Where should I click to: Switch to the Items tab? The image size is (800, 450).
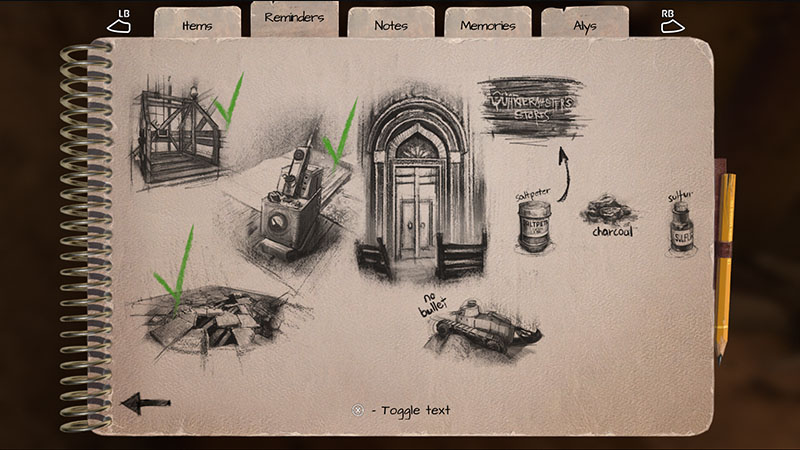point(197,22)
